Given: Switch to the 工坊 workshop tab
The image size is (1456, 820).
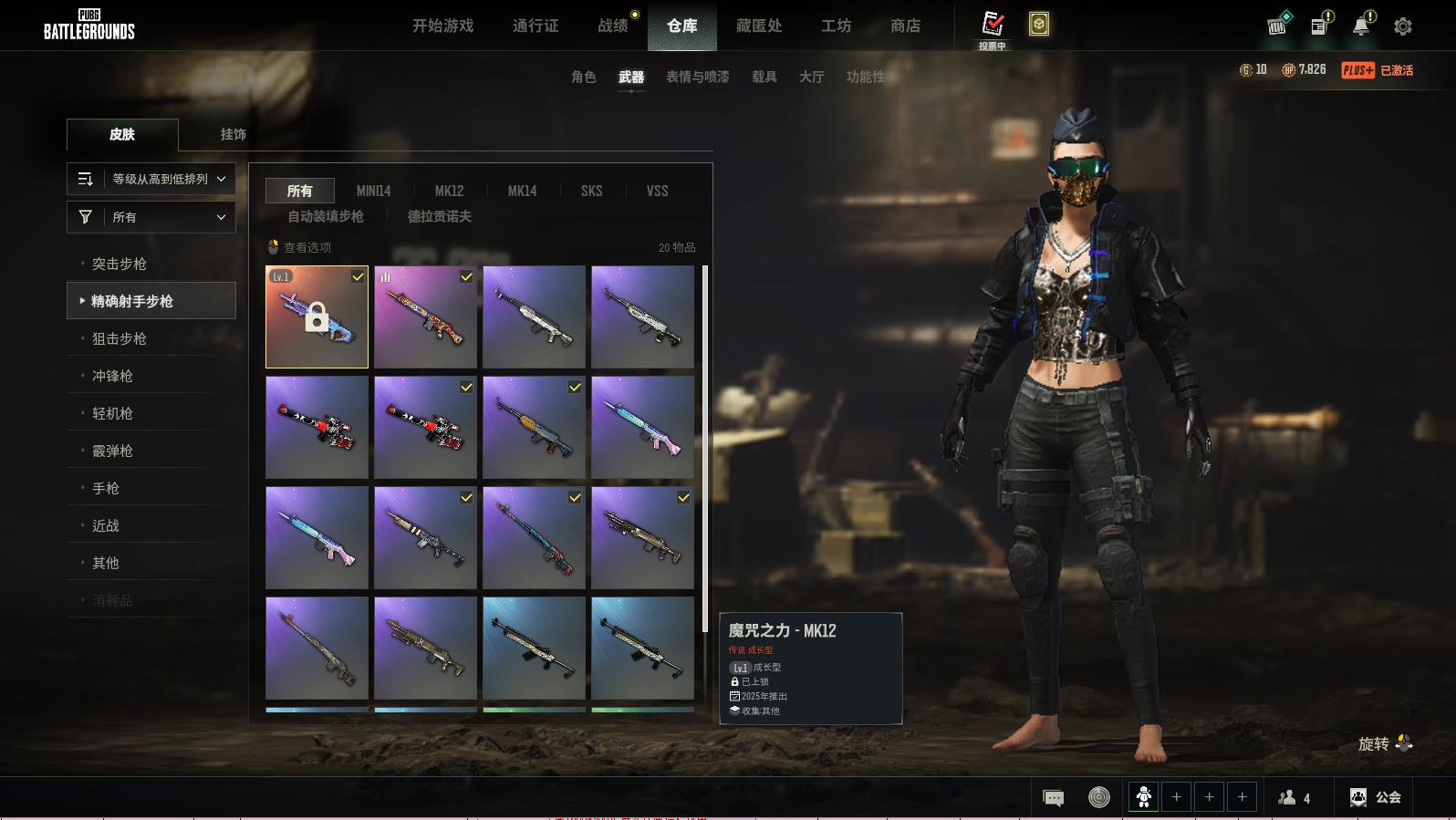Looking at the screenshot, I should click(x=836, y=26).
